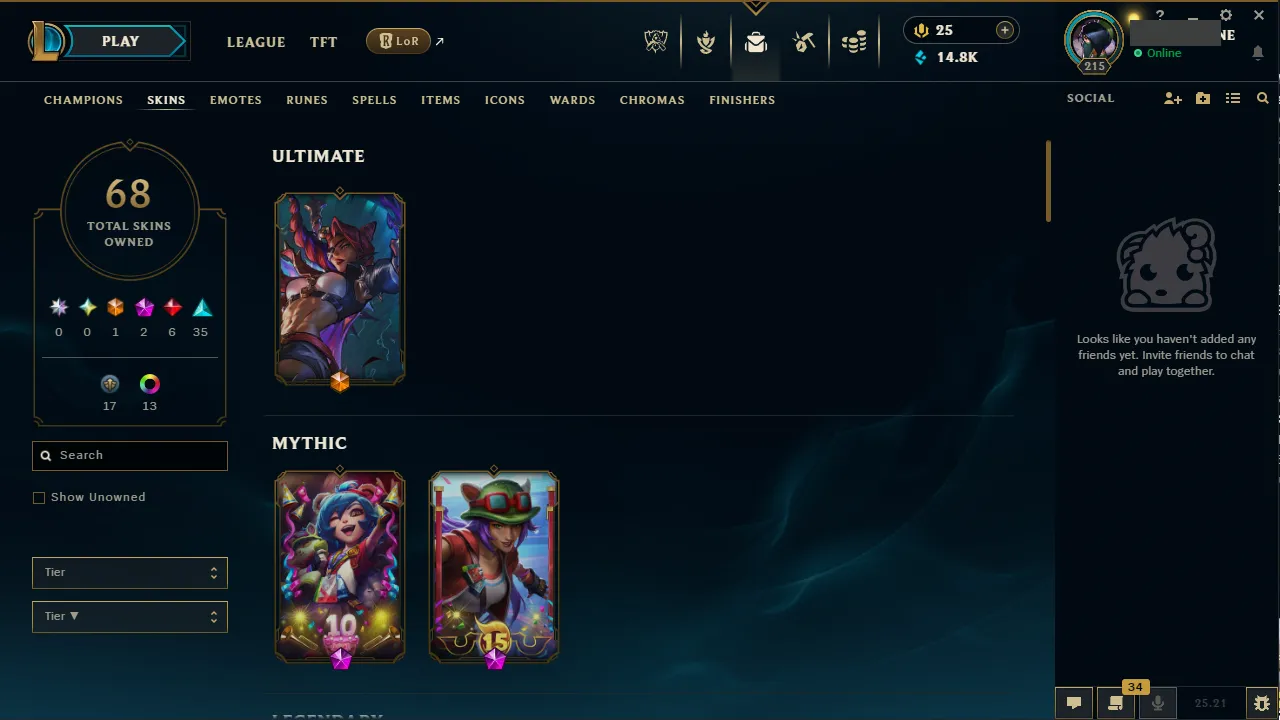Select TFT in the top menu

tap(323, 42)
